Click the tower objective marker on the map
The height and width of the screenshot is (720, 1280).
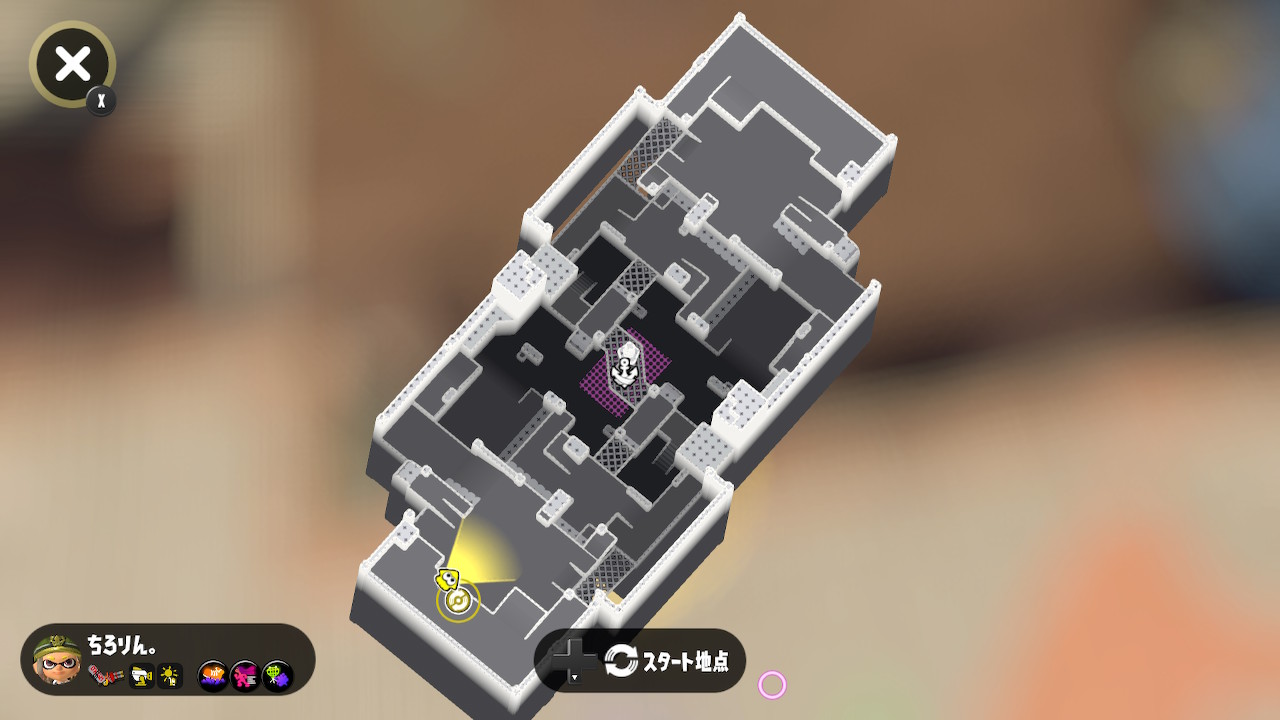(627, 367)
